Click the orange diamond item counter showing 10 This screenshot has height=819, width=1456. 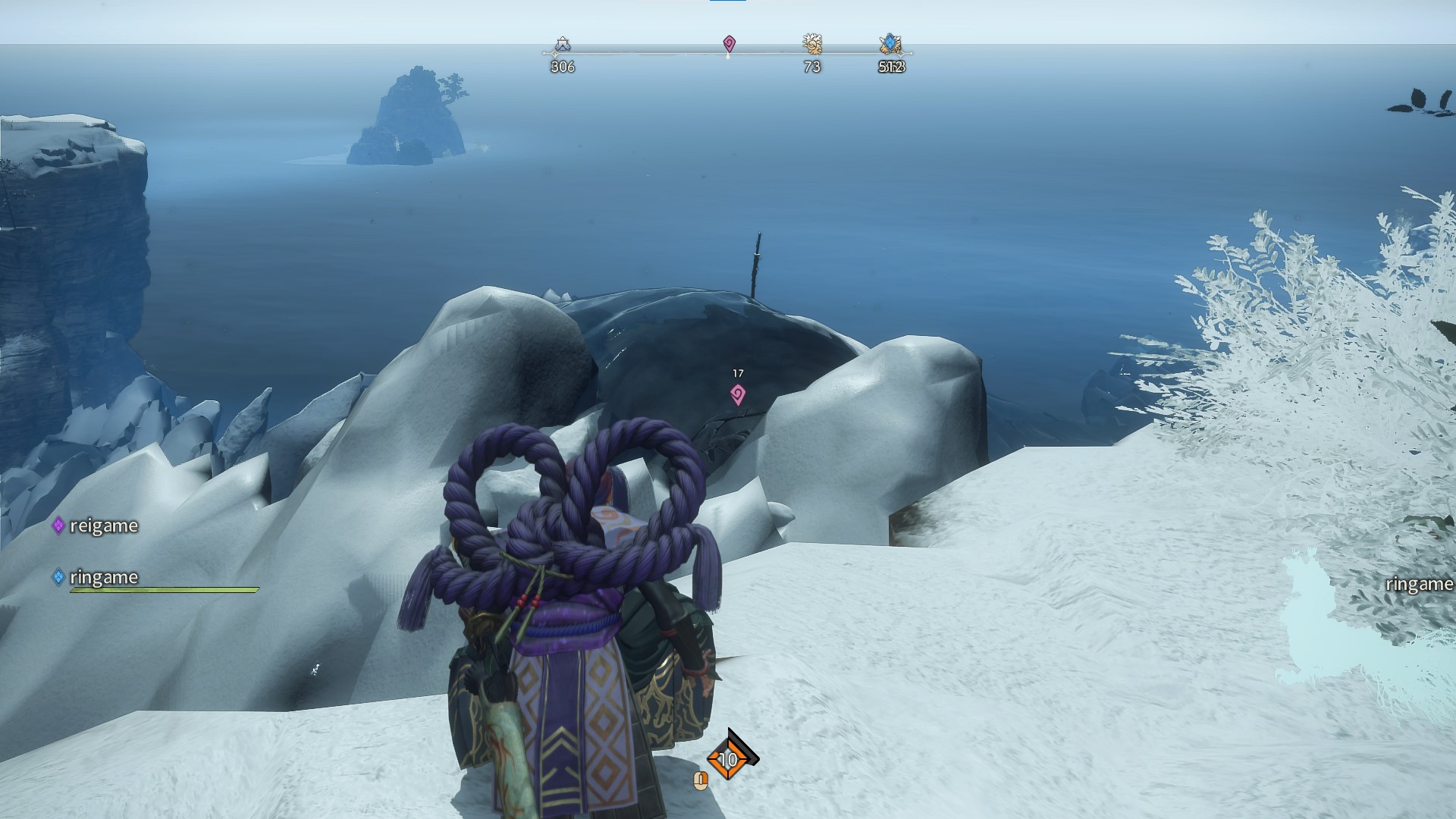(x=728, y=758)
